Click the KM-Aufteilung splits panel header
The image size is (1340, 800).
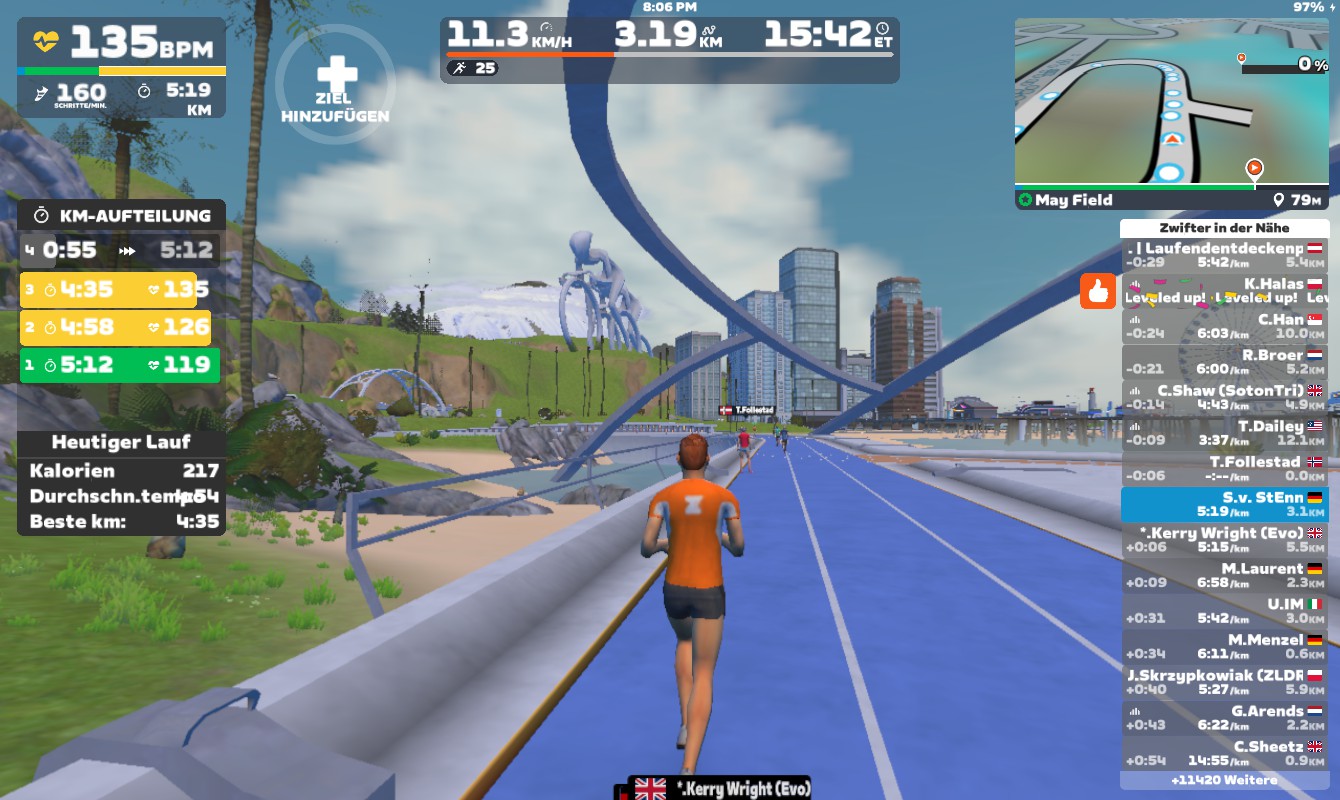pos(122,215)
